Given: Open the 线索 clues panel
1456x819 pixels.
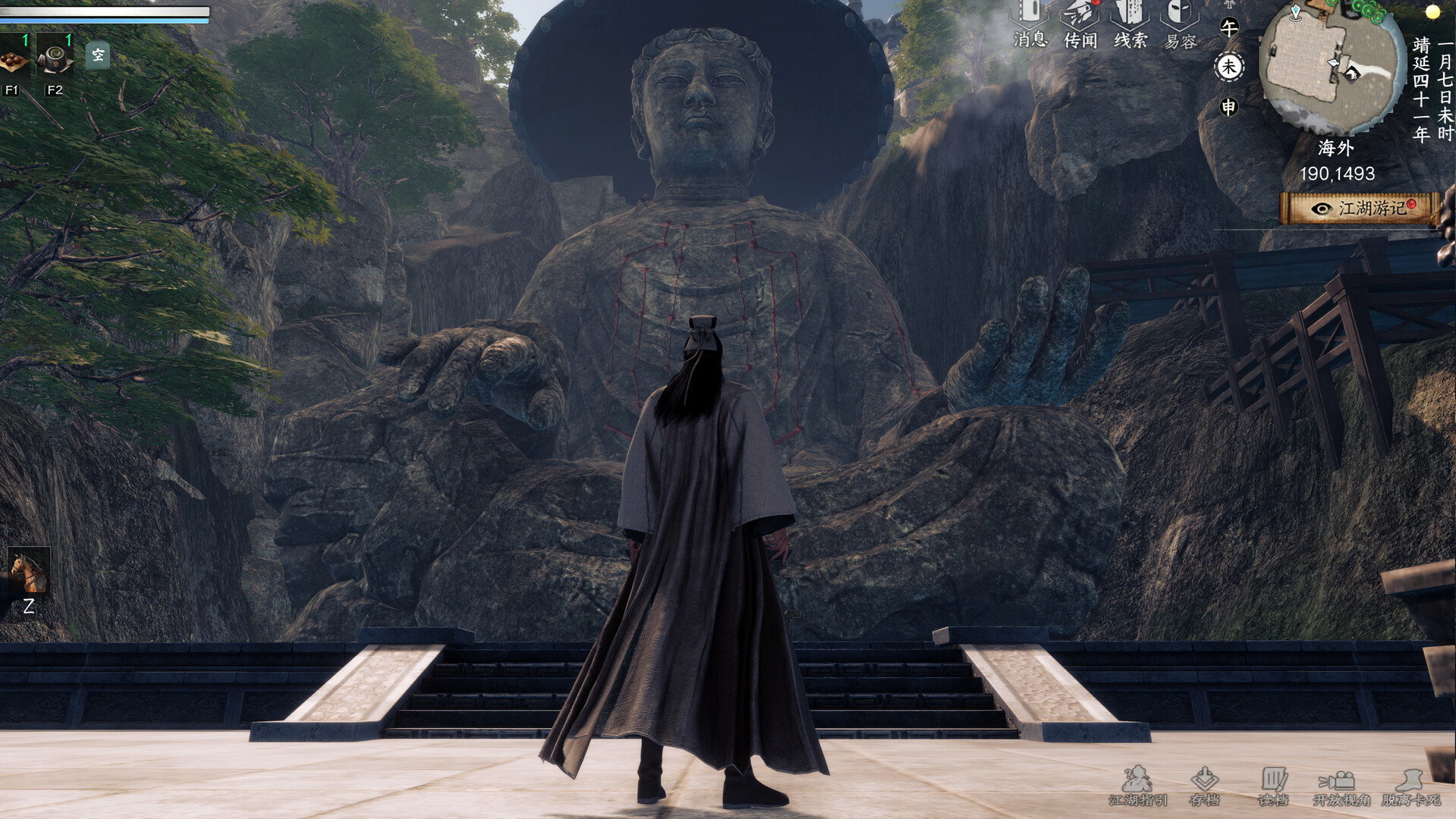Looking at the screenshot, I should pyautogui.click(x=1131, y=19).
